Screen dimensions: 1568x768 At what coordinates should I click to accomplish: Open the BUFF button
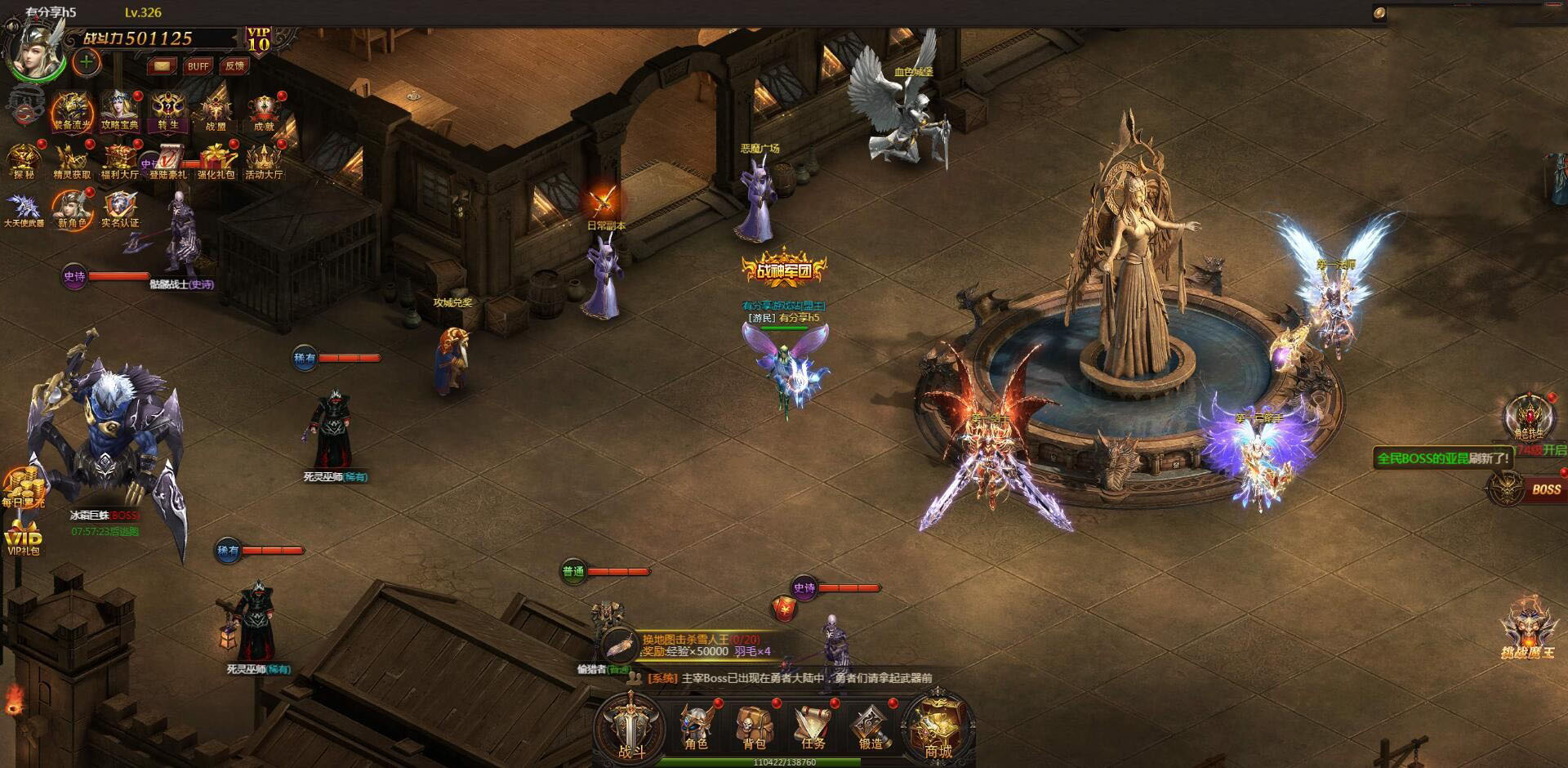(198, 66)
